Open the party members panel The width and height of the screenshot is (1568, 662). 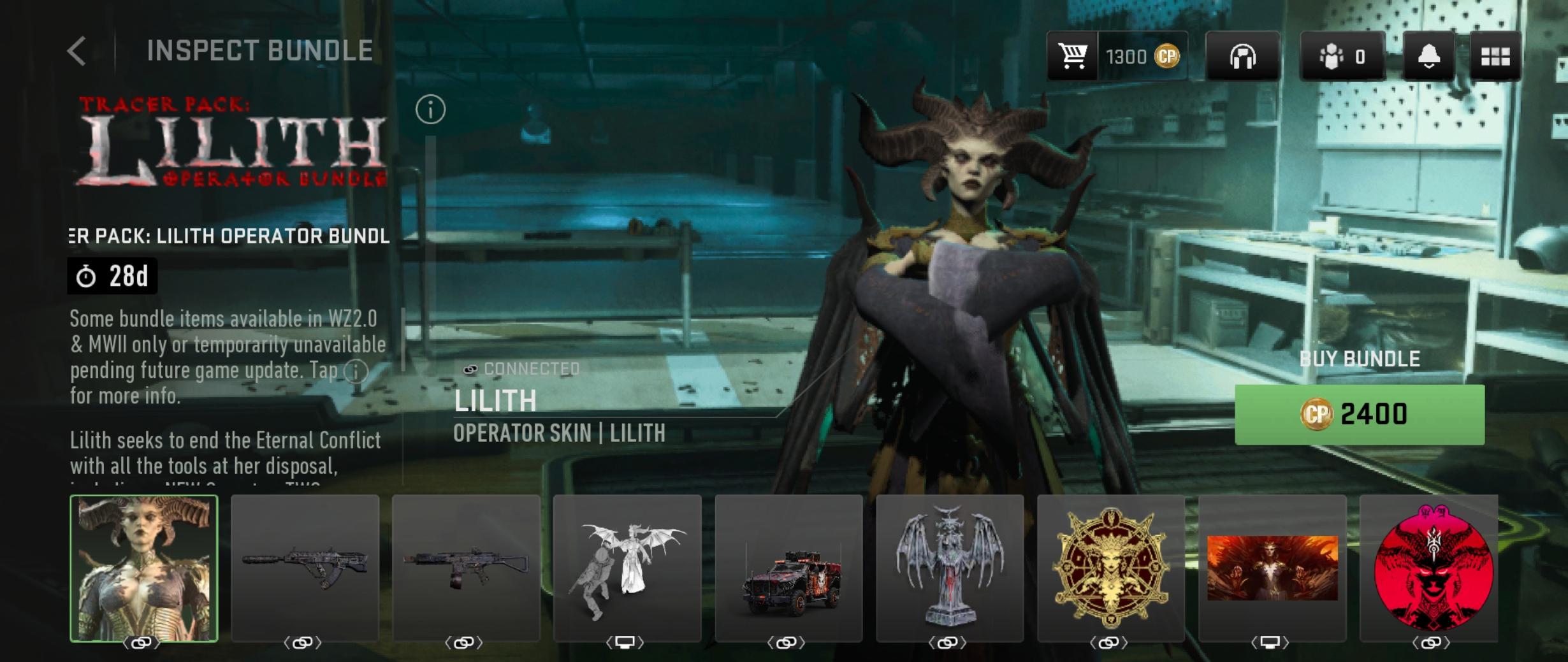[x=1342, y=57]
